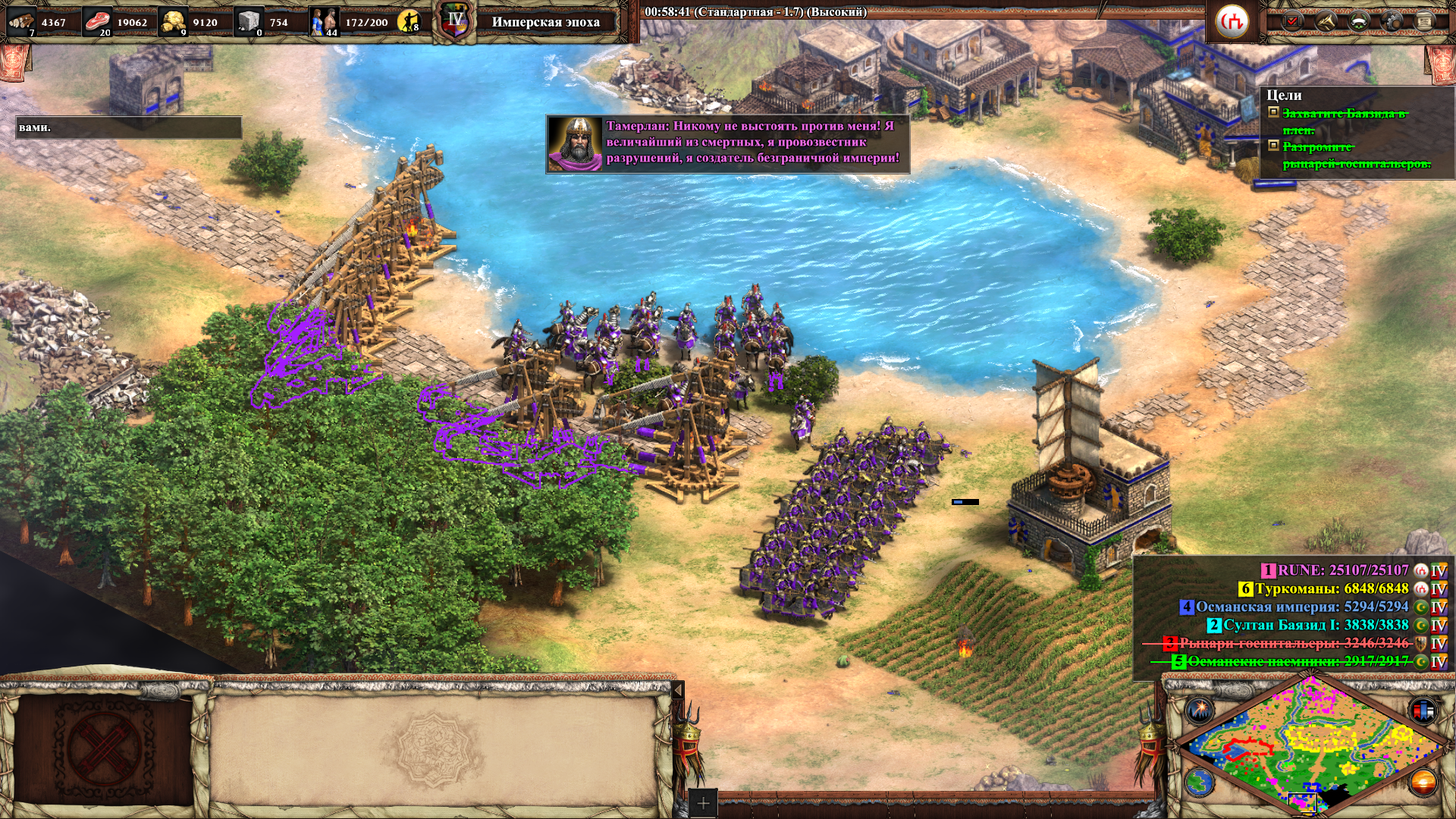Open the objectives checkmark button
This screenshot has width=1456, height=819.
[1293, 21]
